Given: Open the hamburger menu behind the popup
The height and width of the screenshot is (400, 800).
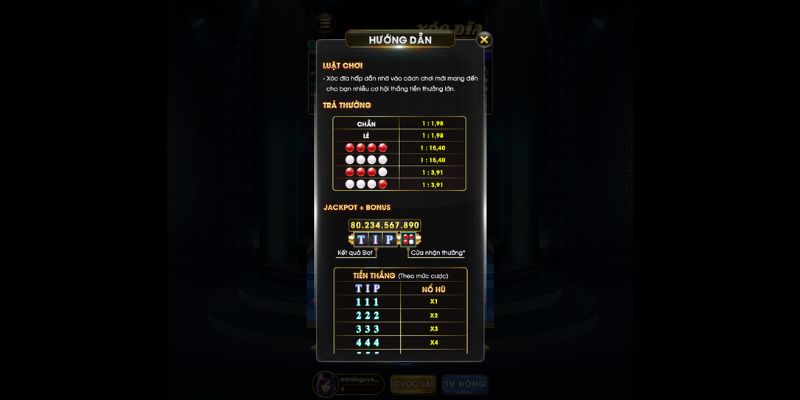Looking at the screenshot, I should point(325,21).
